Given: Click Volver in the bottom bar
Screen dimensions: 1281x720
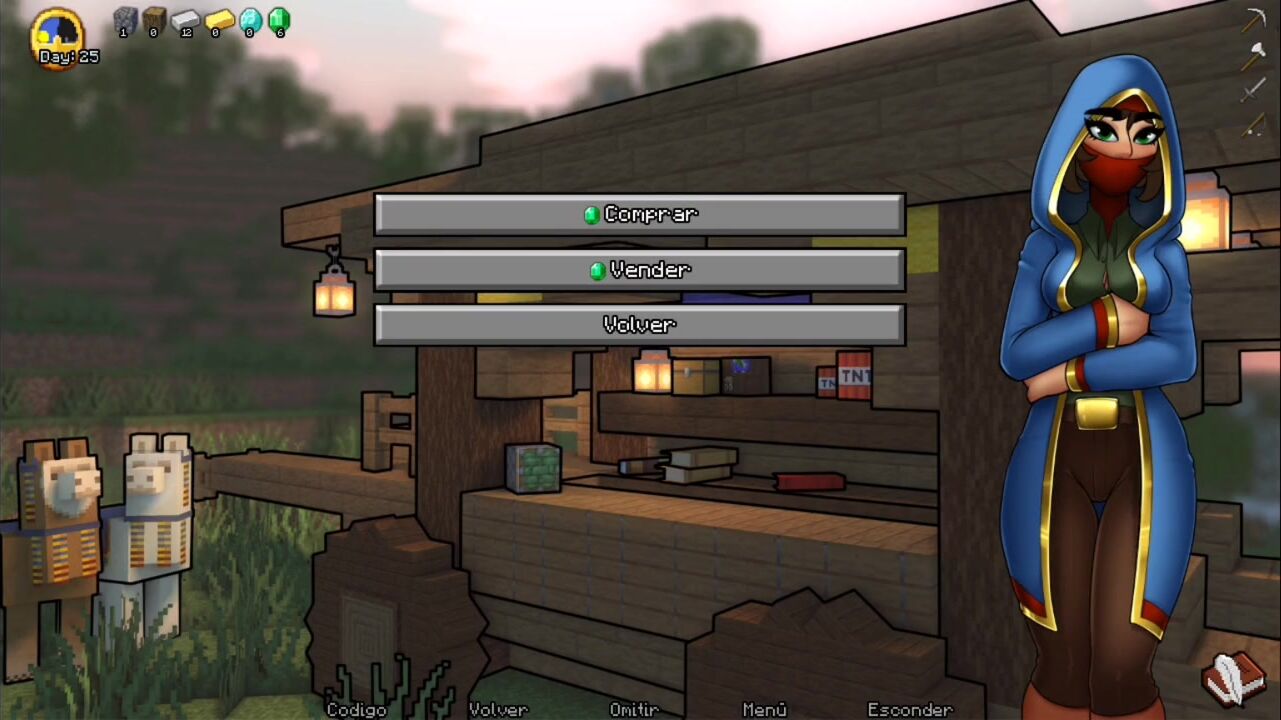Looking at the screenshot, I should pyautogui.click(x=498, y=709).
